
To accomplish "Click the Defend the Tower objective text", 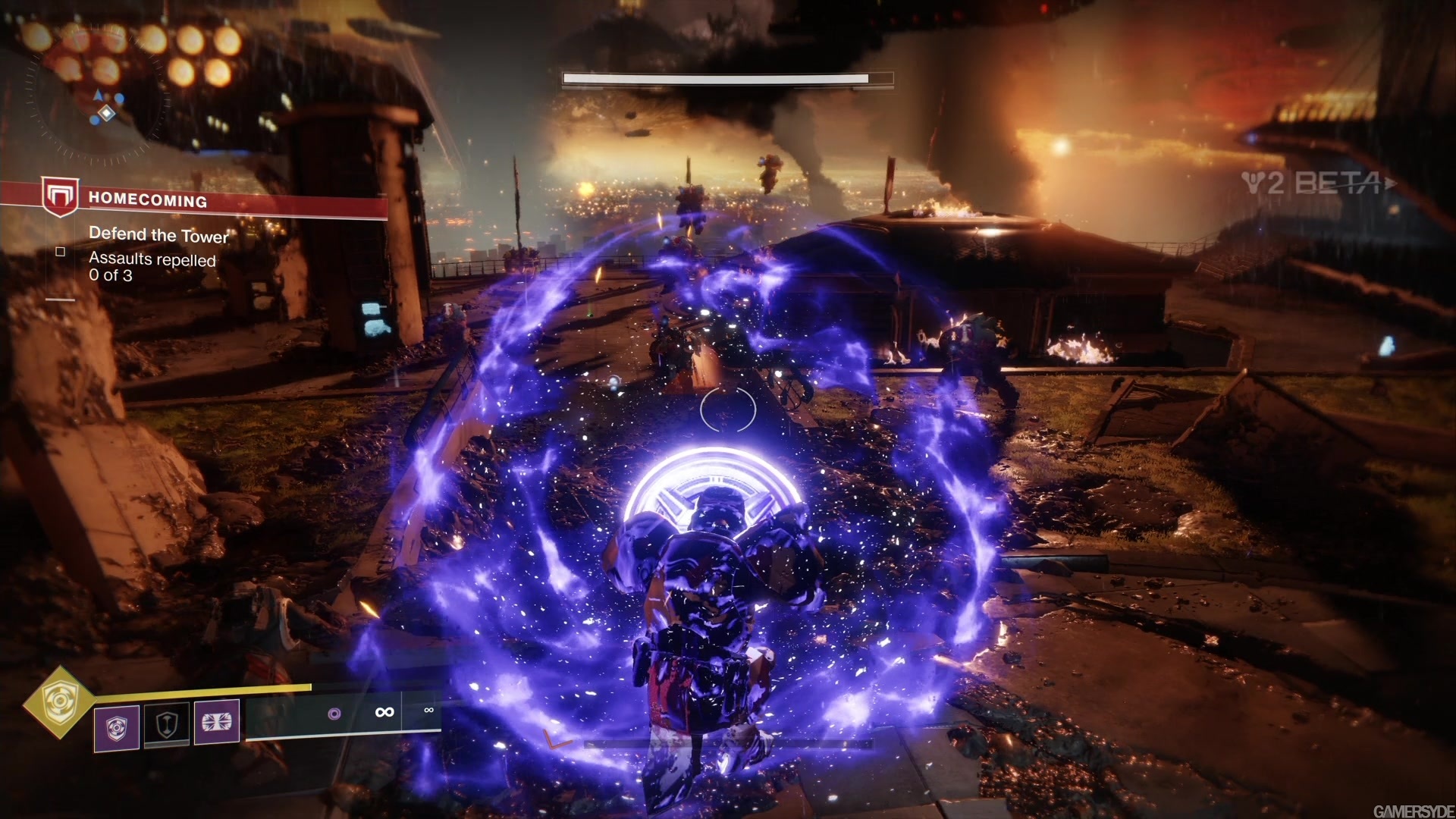I will (x=158, y=235).
